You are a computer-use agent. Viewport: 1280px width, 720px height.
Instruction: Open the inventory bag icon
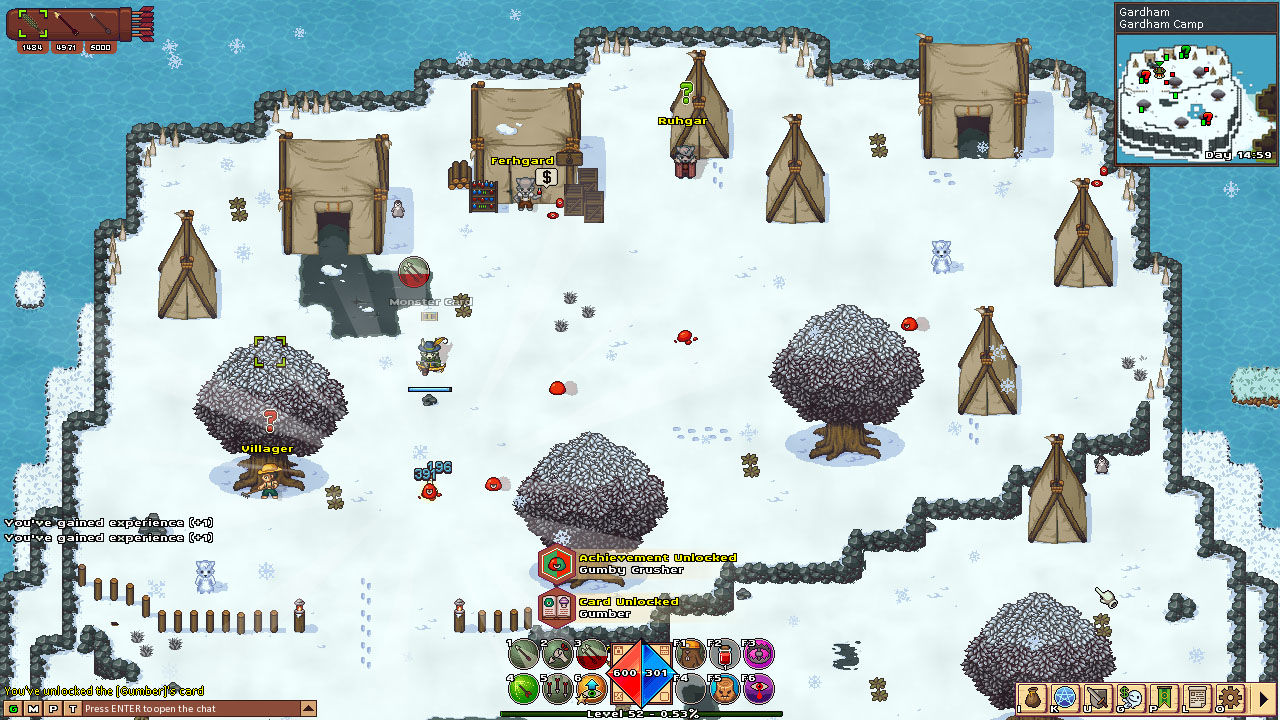(x=1034, y=698)
